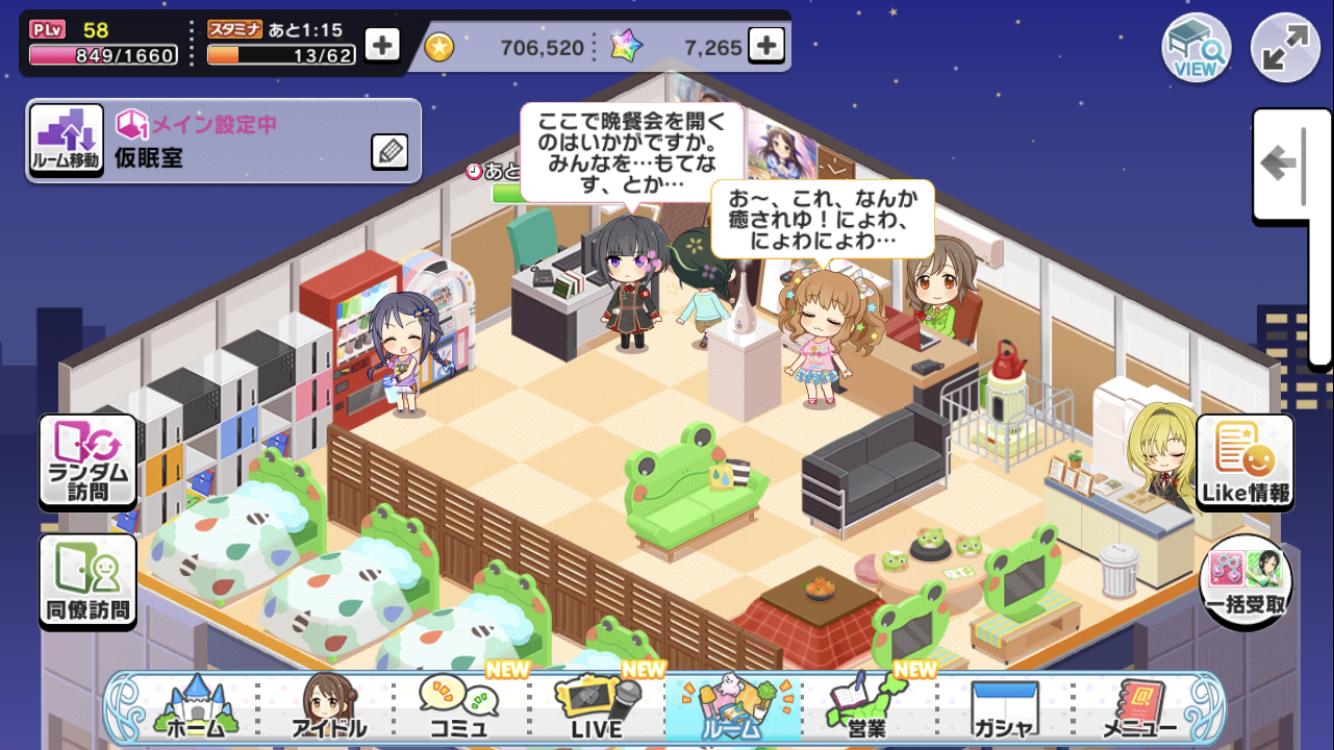Add stamina with the plus button
The width and height of the screenshot is (1334, 750).
pos(382,45)
